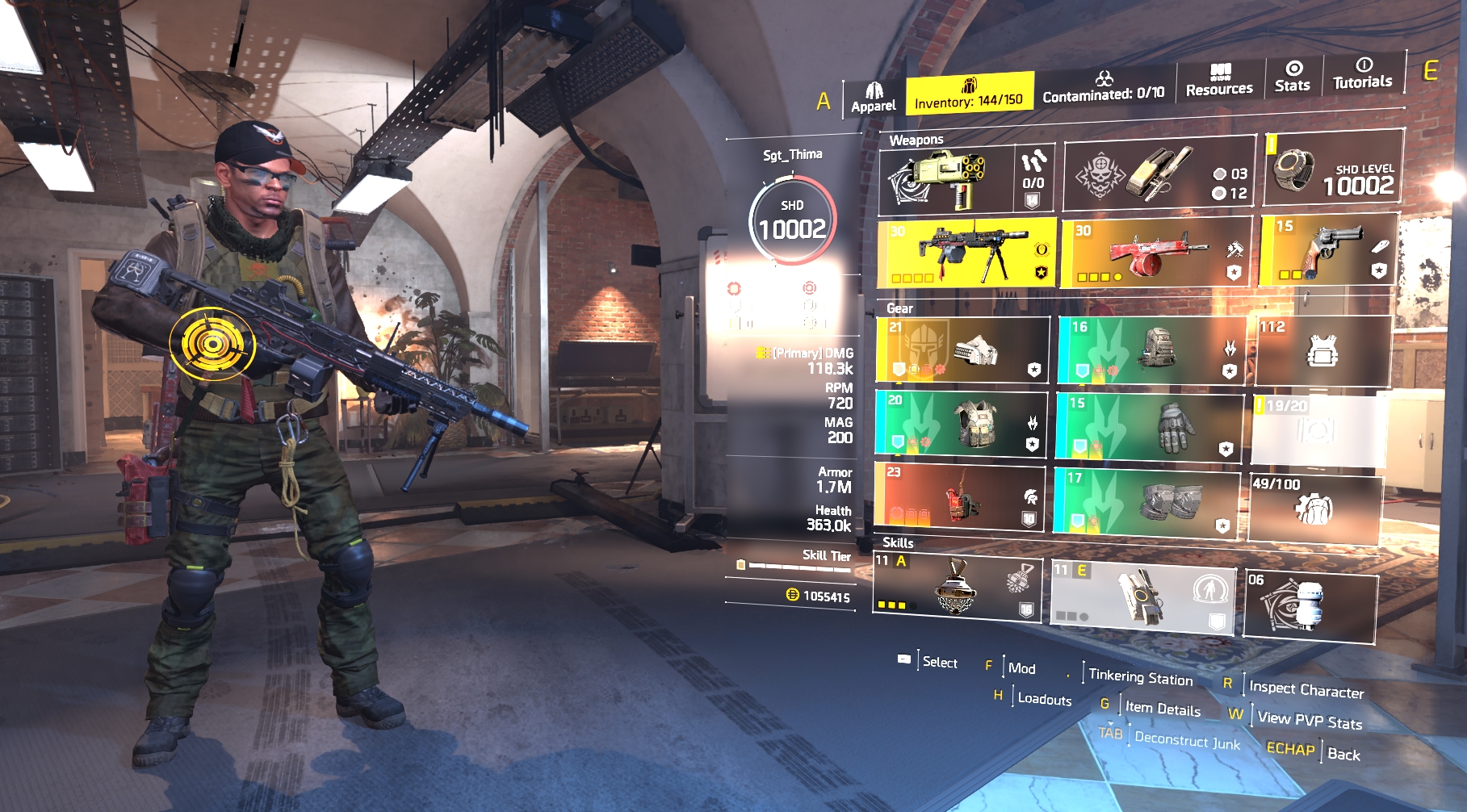The image size is (1467, 812).
Task: Open the Resources tab
Action: click(x=1219, y=81)
